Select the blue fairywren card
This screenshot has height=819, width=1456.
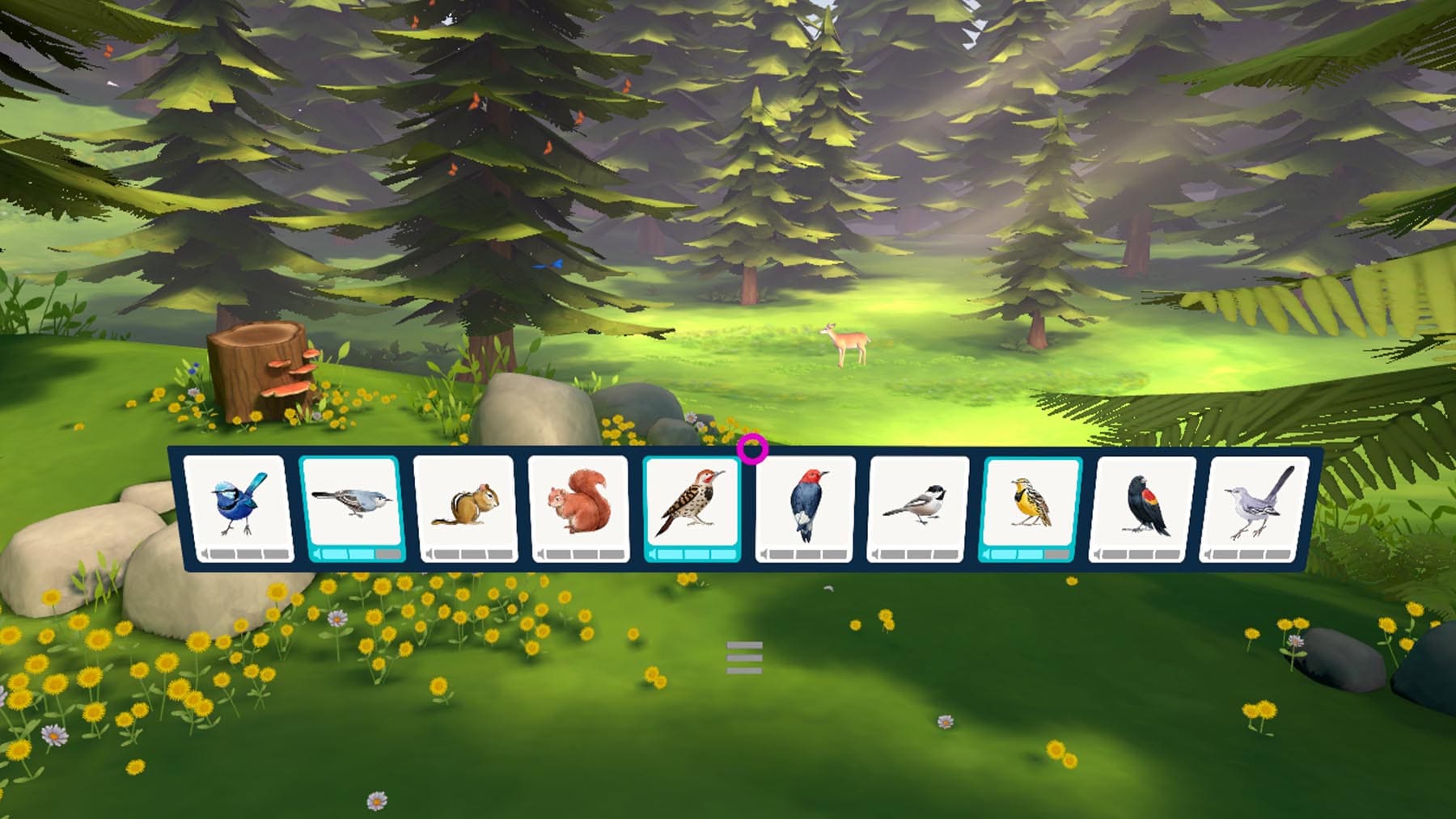tap(236, 509)
